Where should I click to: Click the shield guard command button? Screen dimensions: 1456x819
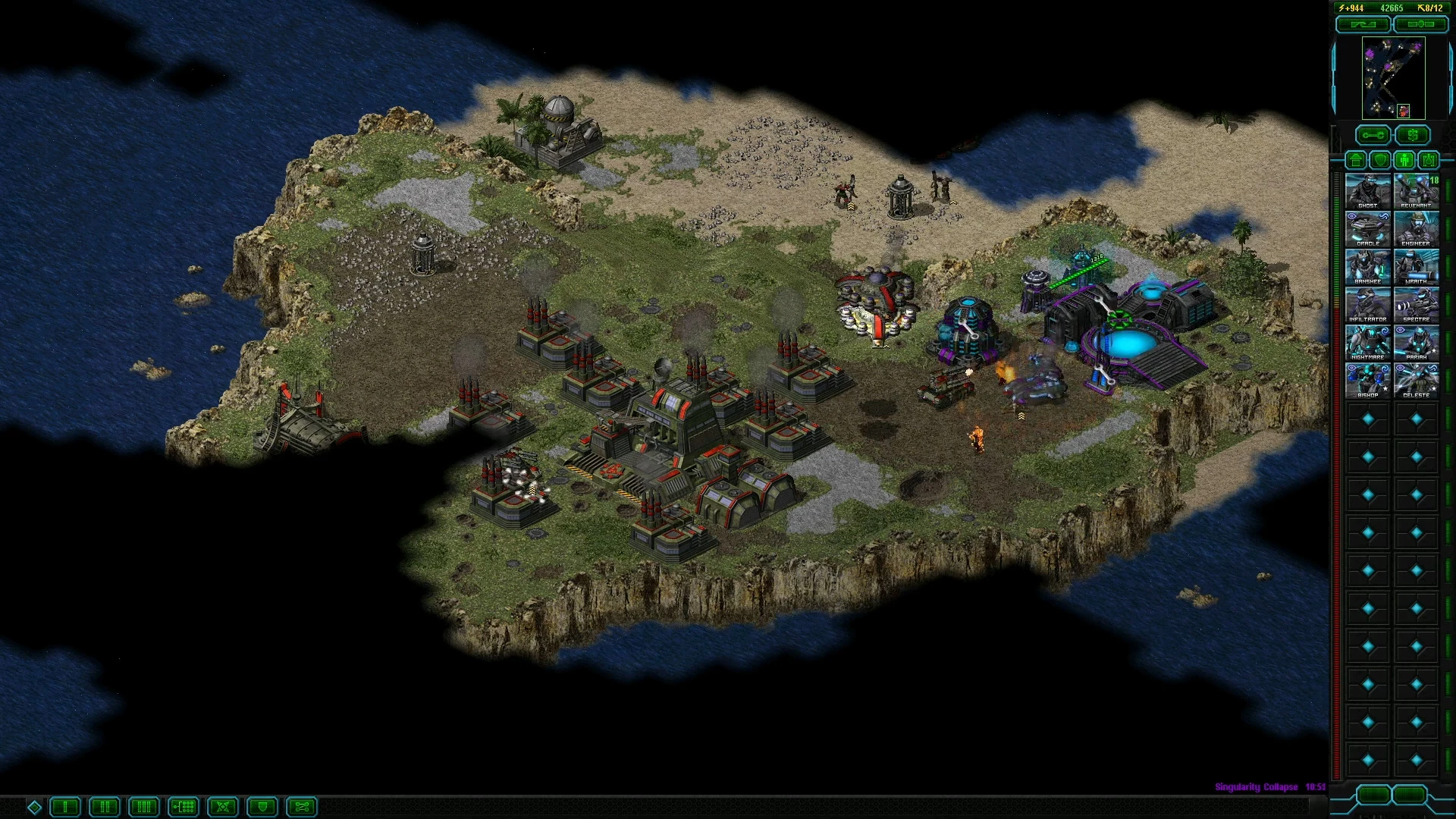262,807
